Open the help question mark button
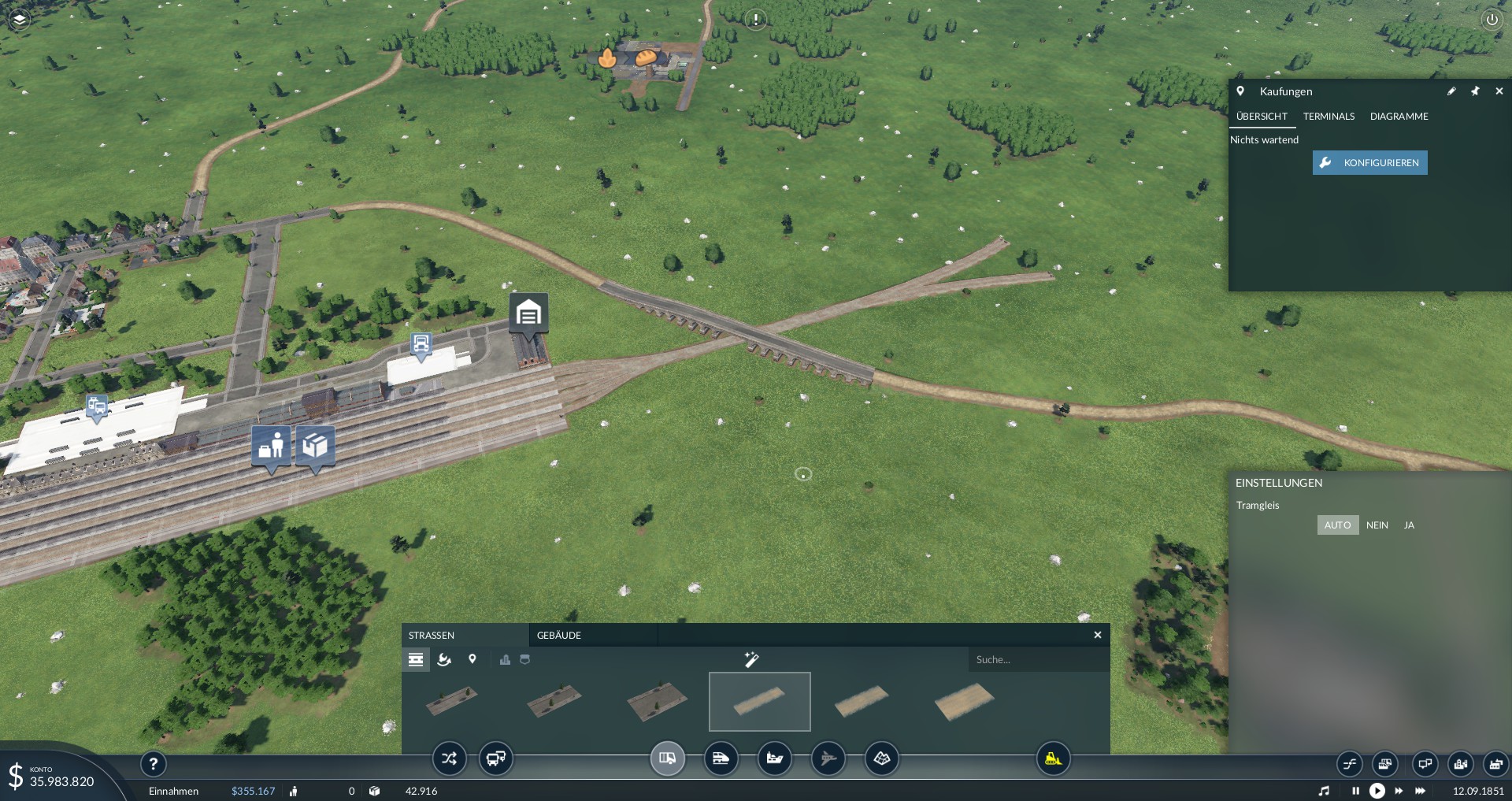1512x801 pixels. click(x=154, y=763)
